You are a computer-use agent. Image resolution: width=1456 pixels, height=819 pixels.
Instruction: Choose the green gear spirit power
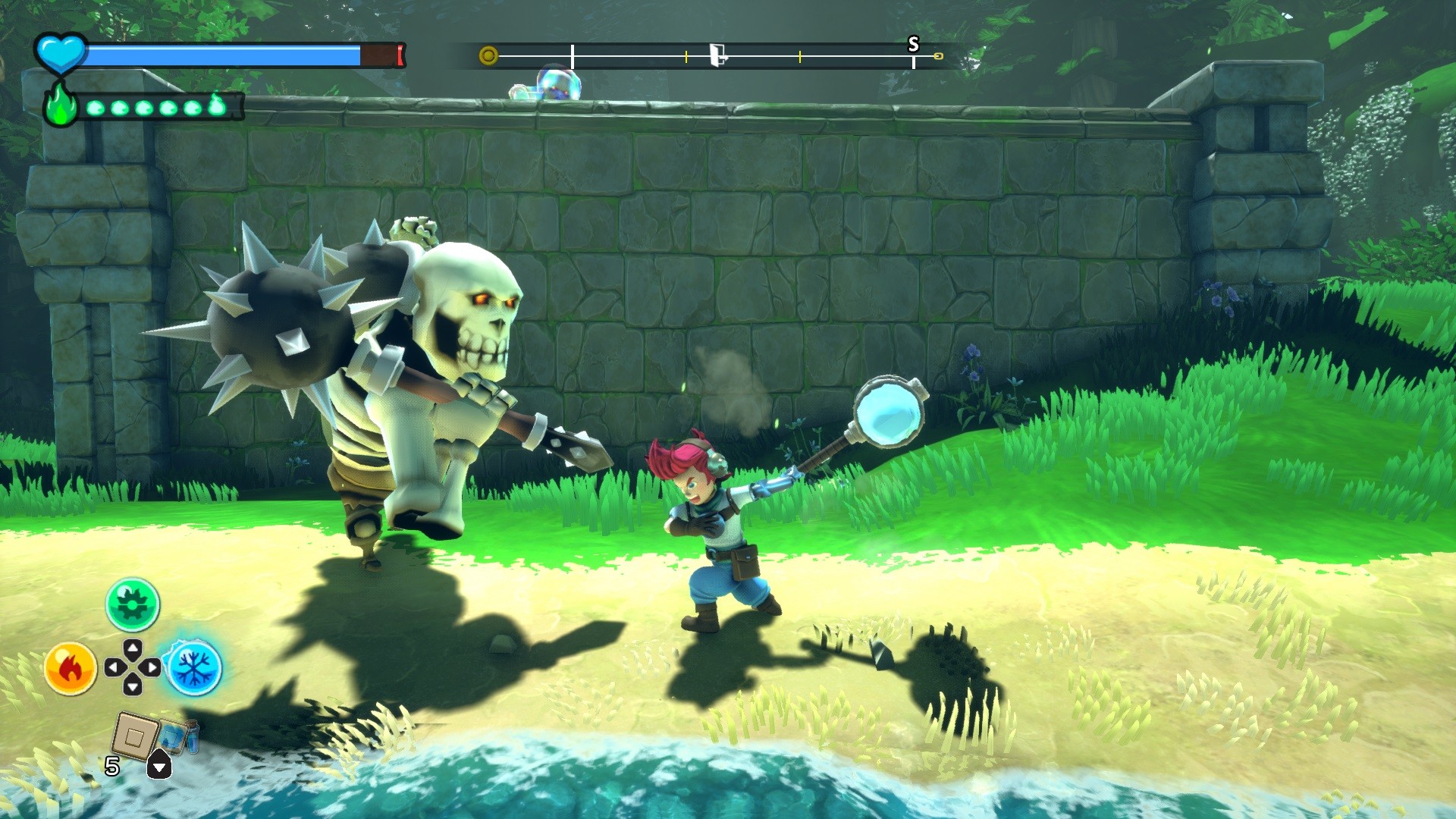[x=133, y=604]
